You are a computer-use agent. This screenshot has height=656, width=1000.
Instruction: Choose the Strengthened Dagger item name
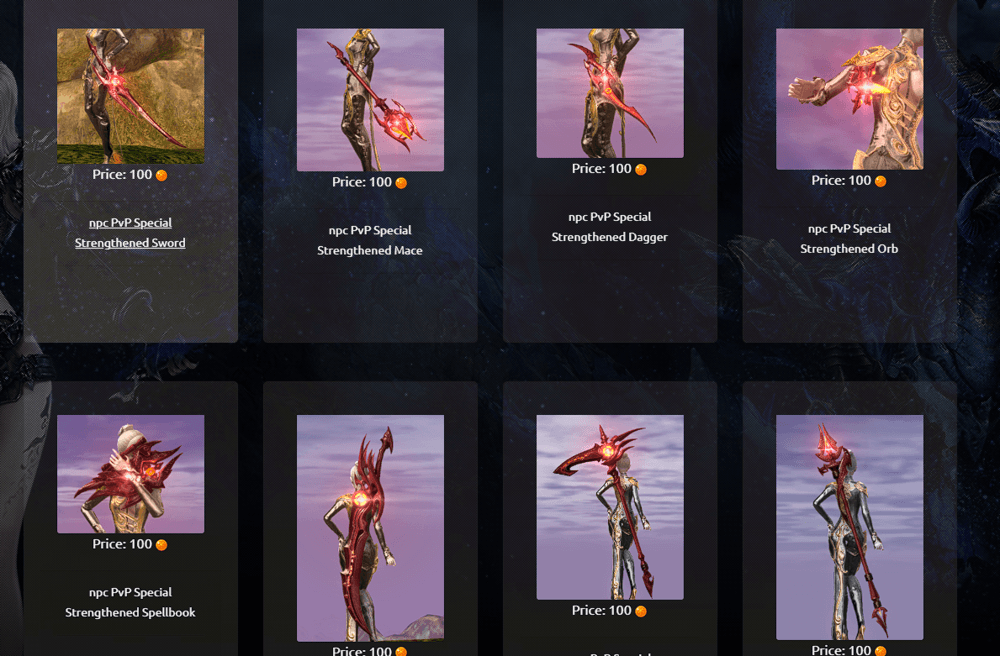[610, 227]
